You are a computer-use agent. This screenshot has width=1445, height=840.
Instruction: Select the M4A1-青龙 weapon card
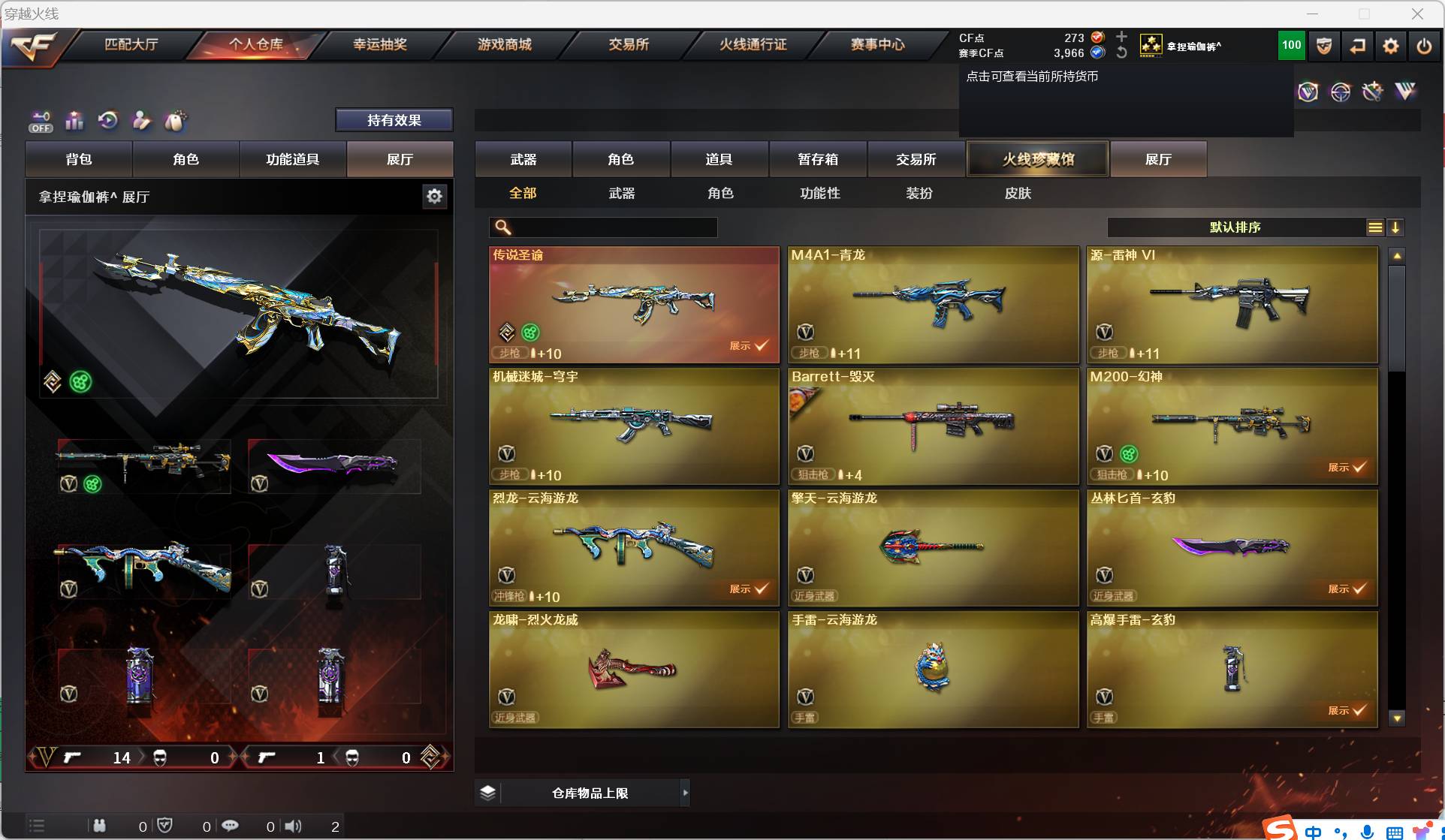(933, 305)
